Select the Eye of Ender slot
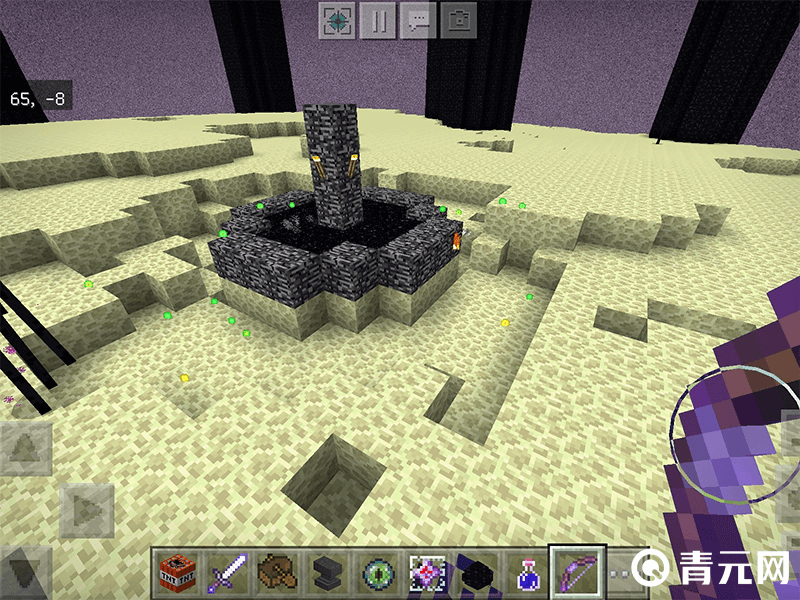 (376, 574)
